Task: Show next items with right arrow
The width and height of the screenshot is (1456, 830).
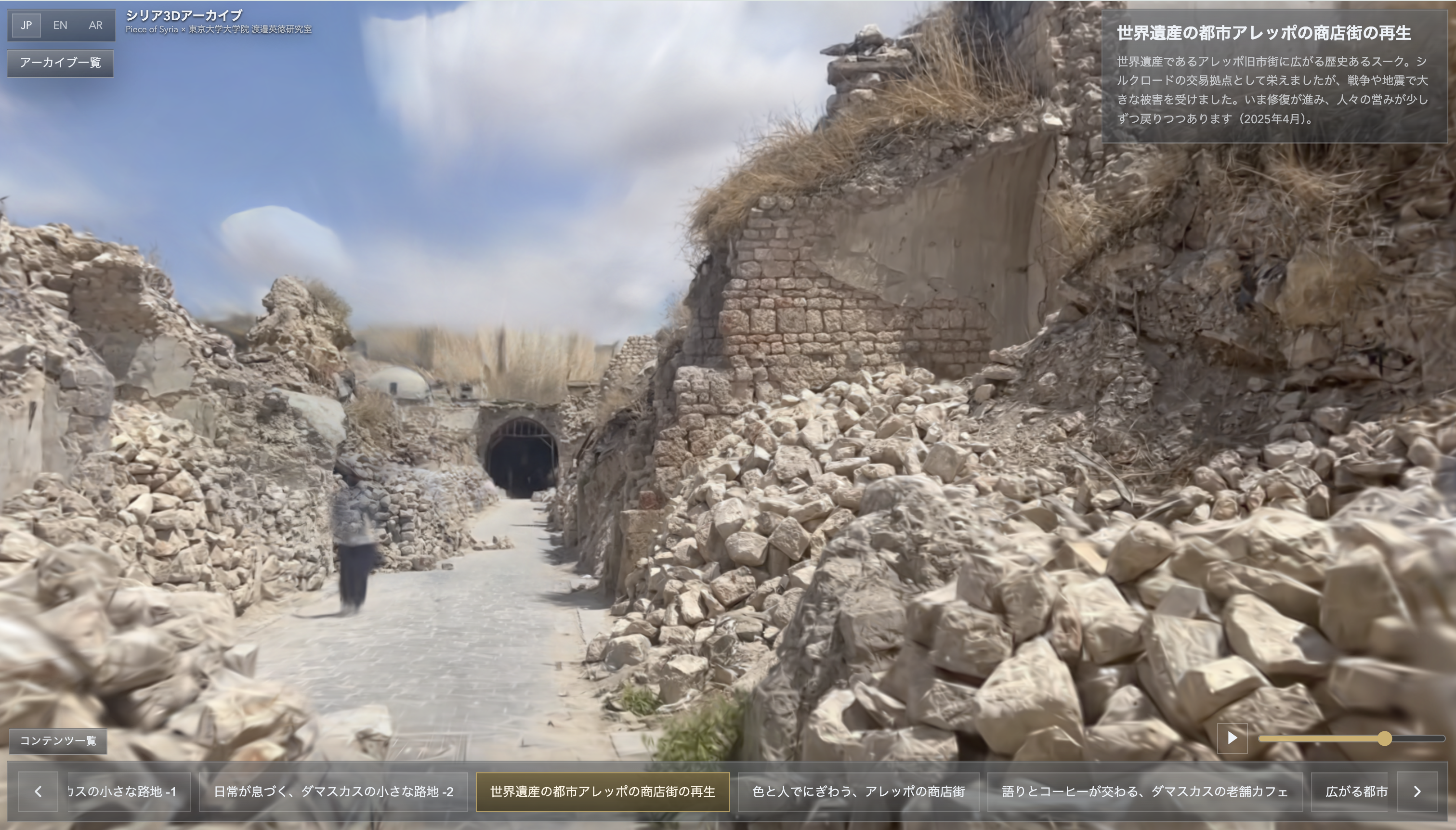Action: click(x=1417, y=791)
